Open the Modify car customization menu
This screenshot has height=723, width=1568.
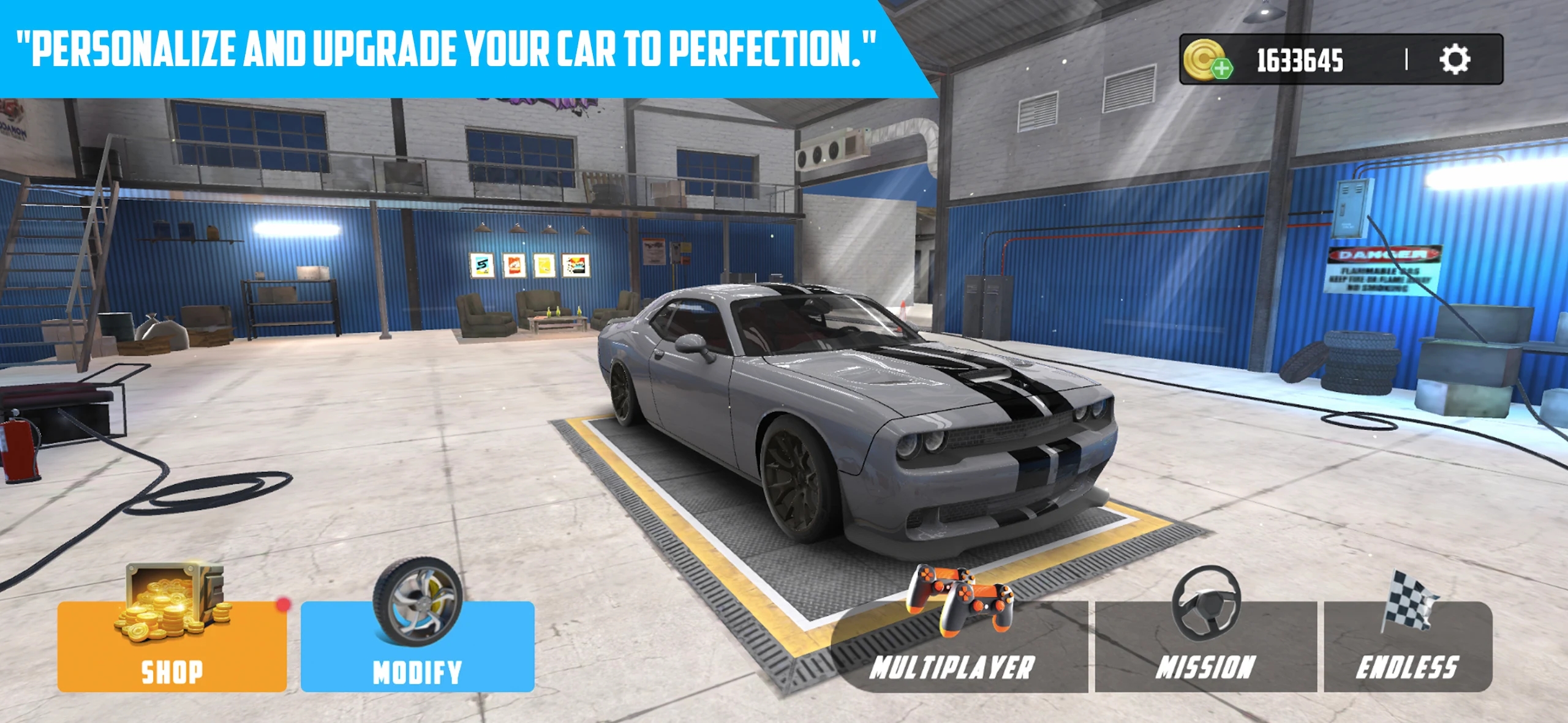tap(417, 646)
